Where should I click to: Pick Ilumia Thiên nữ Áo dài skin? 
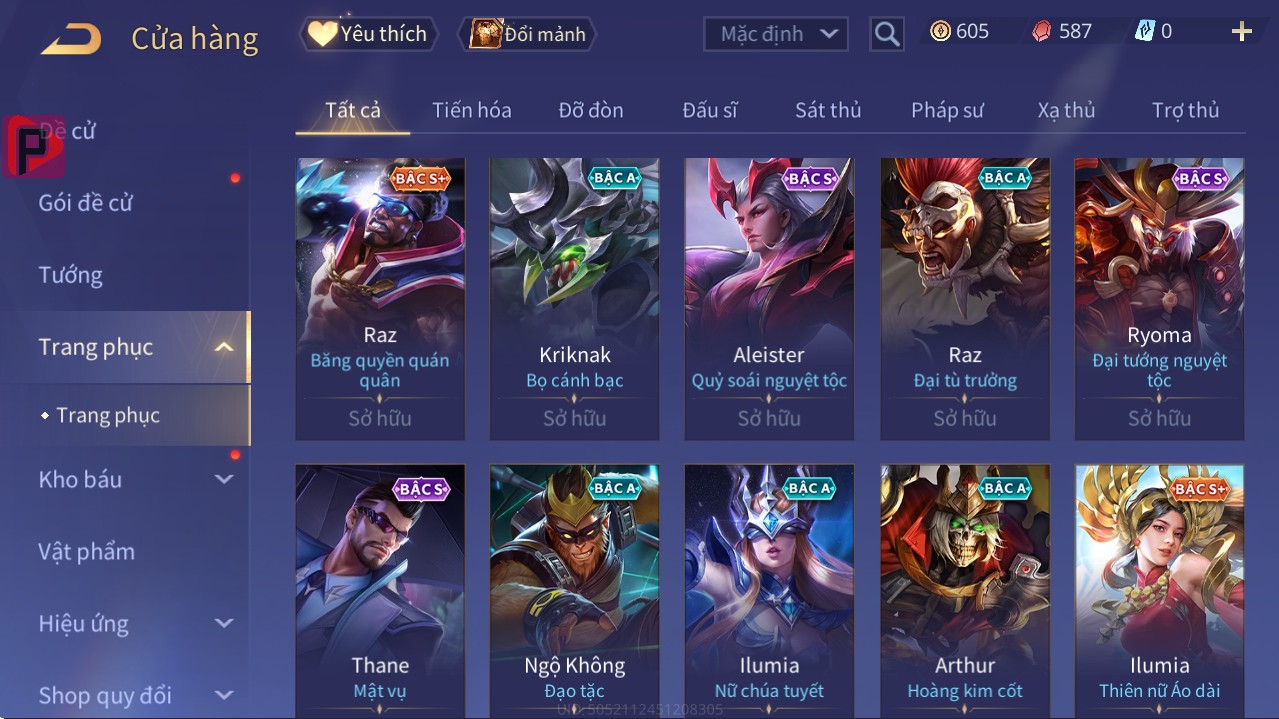1159,590
